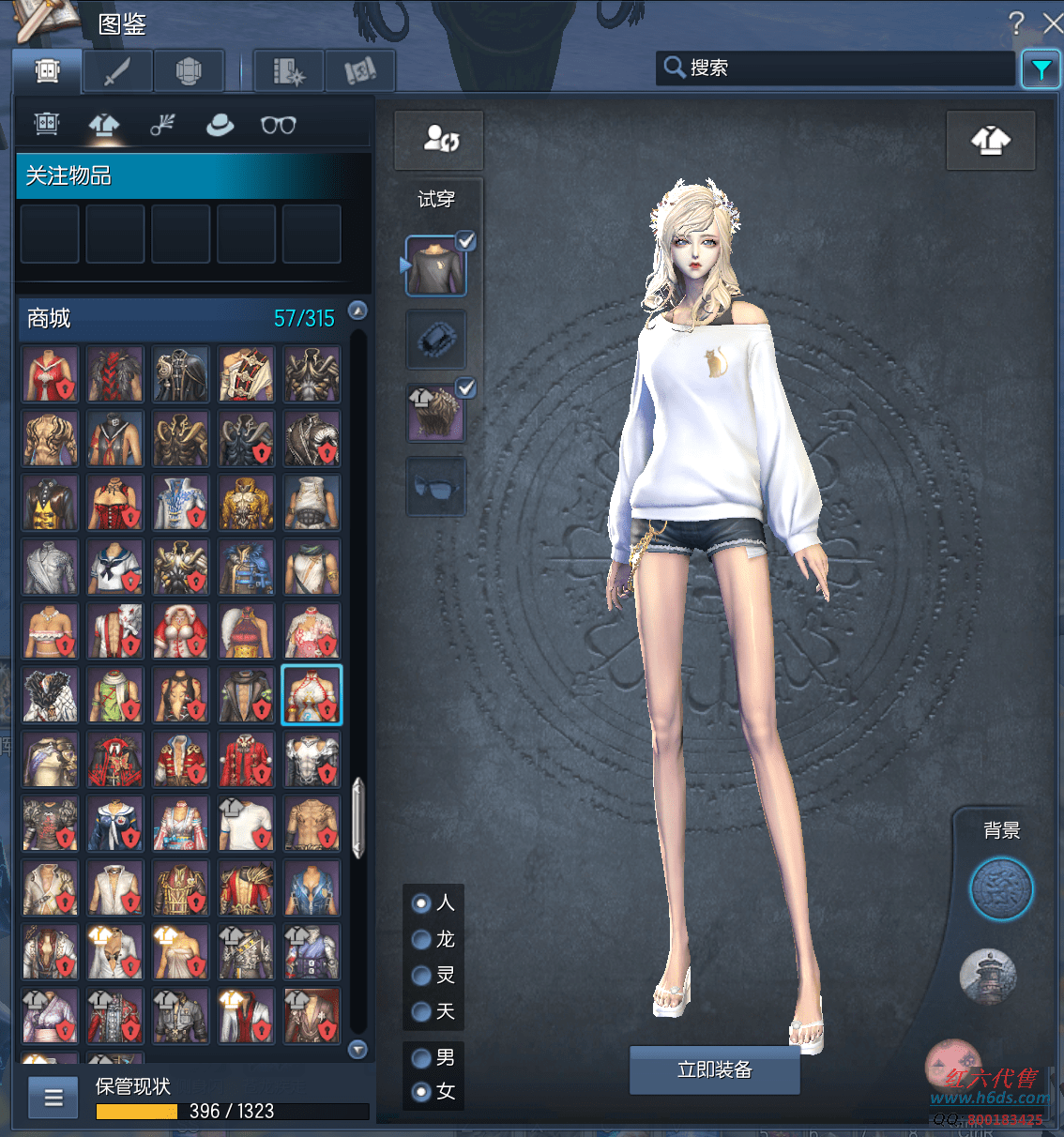Click the character swap icon above 试穿
Screen dimensions: 1064x1137
coord(439,140)
